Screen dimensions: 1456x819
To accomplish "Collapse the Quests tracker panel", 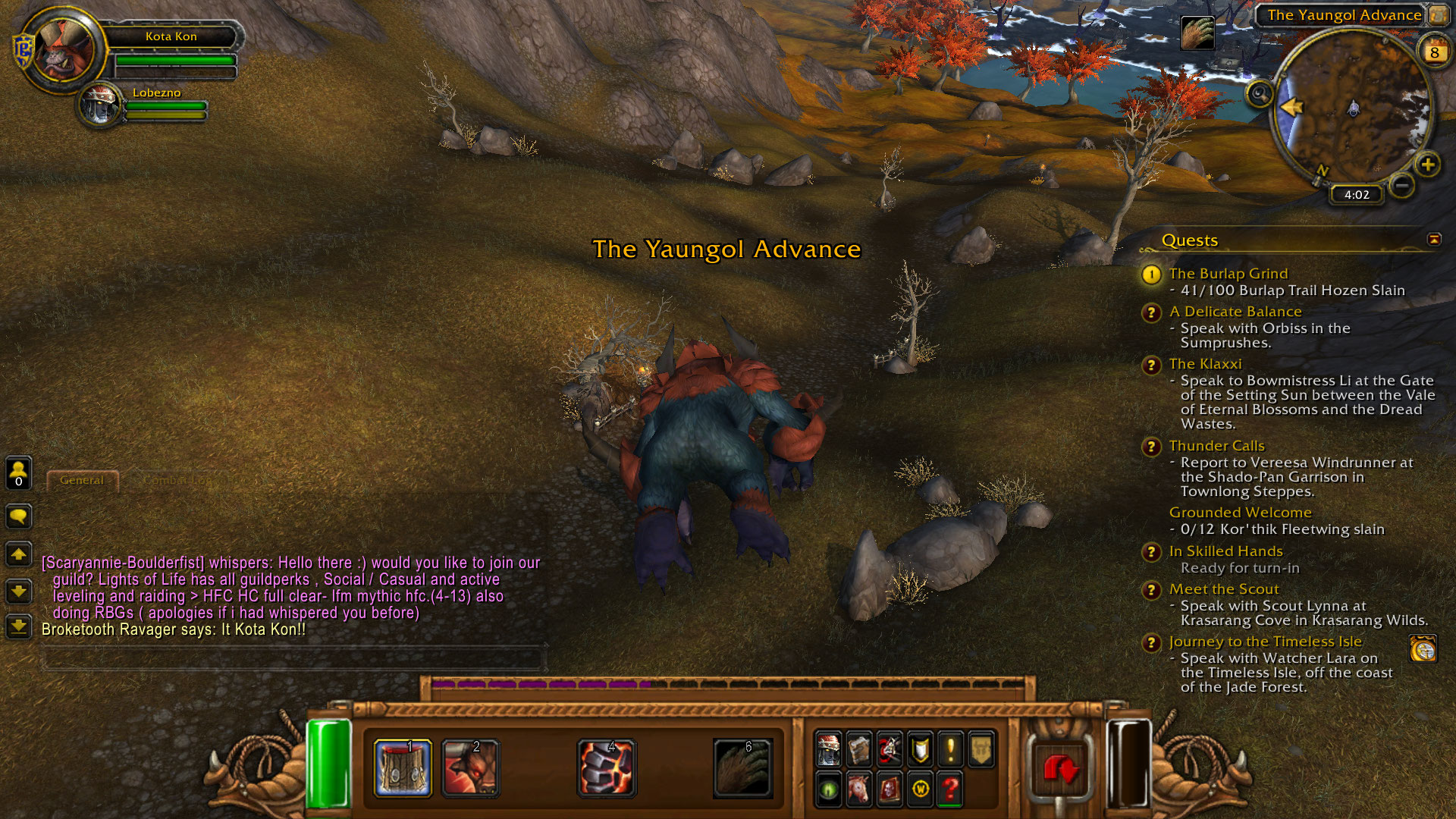I will [1434, 240].
